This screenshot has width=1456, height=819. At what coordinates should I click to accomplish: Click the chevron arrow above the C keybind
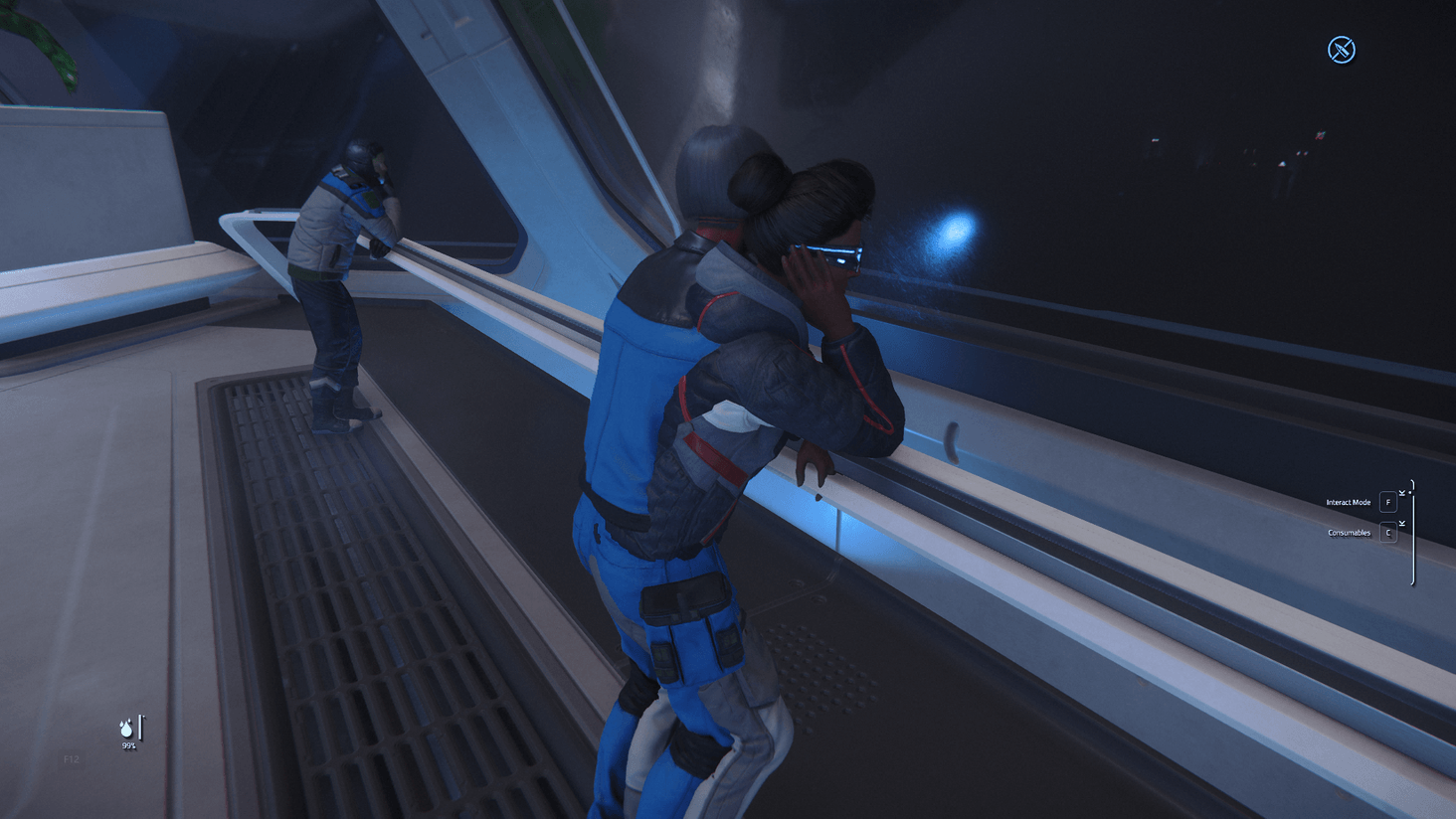(1402, 522)
